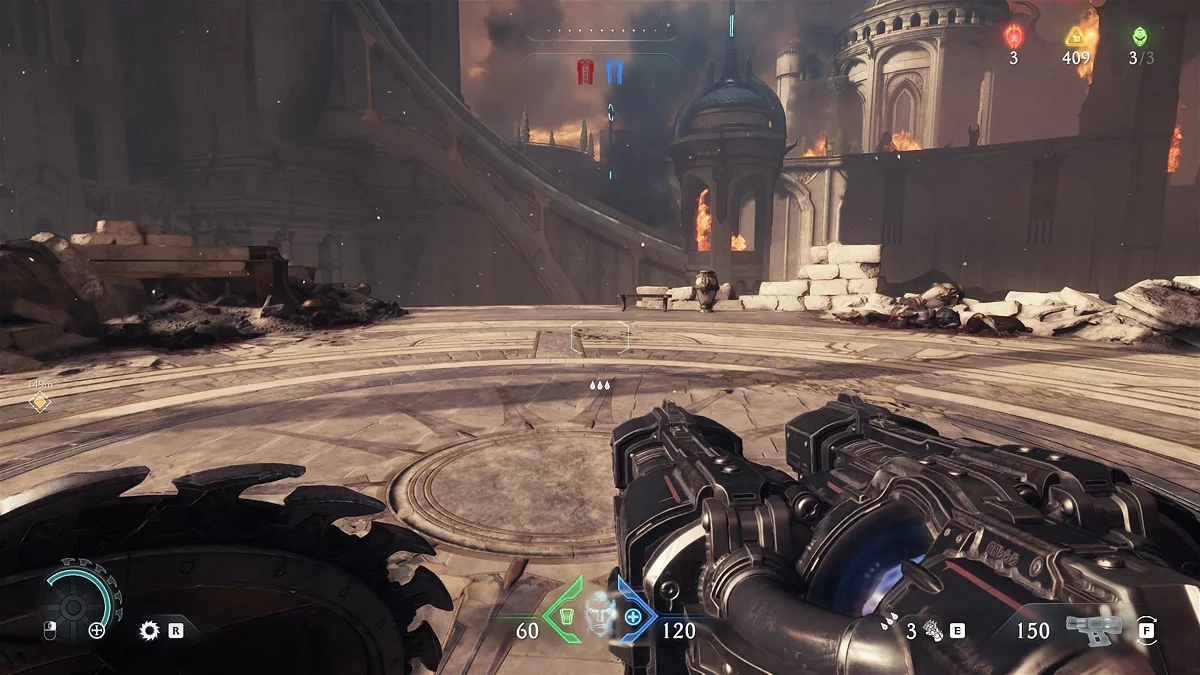Select the blue gate marker on compass
Viewport: 1200px width, 675px height.
click(614, 71)
